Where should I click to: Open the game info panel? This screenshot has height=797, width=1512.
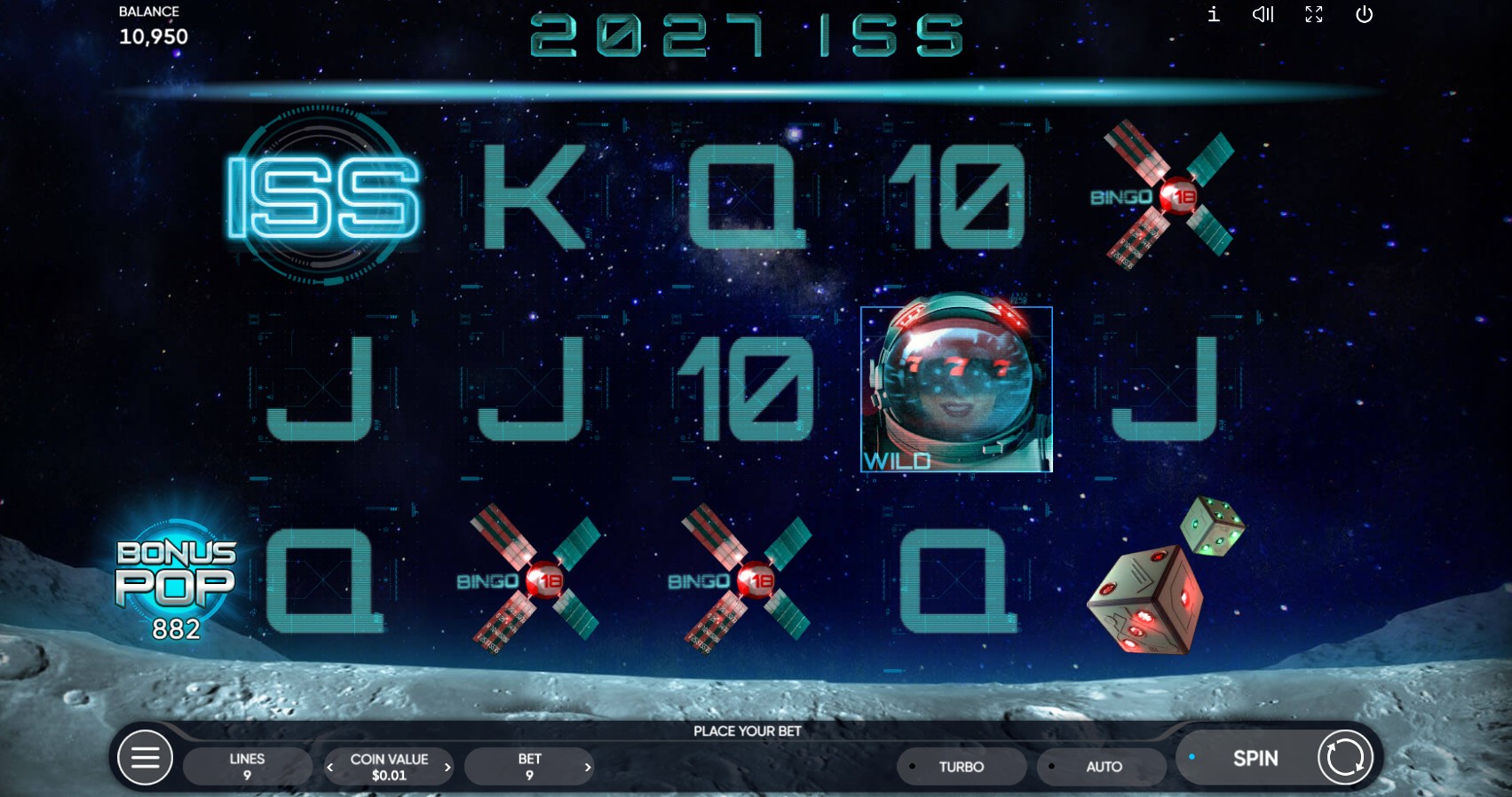click(x=1212, y=14)
